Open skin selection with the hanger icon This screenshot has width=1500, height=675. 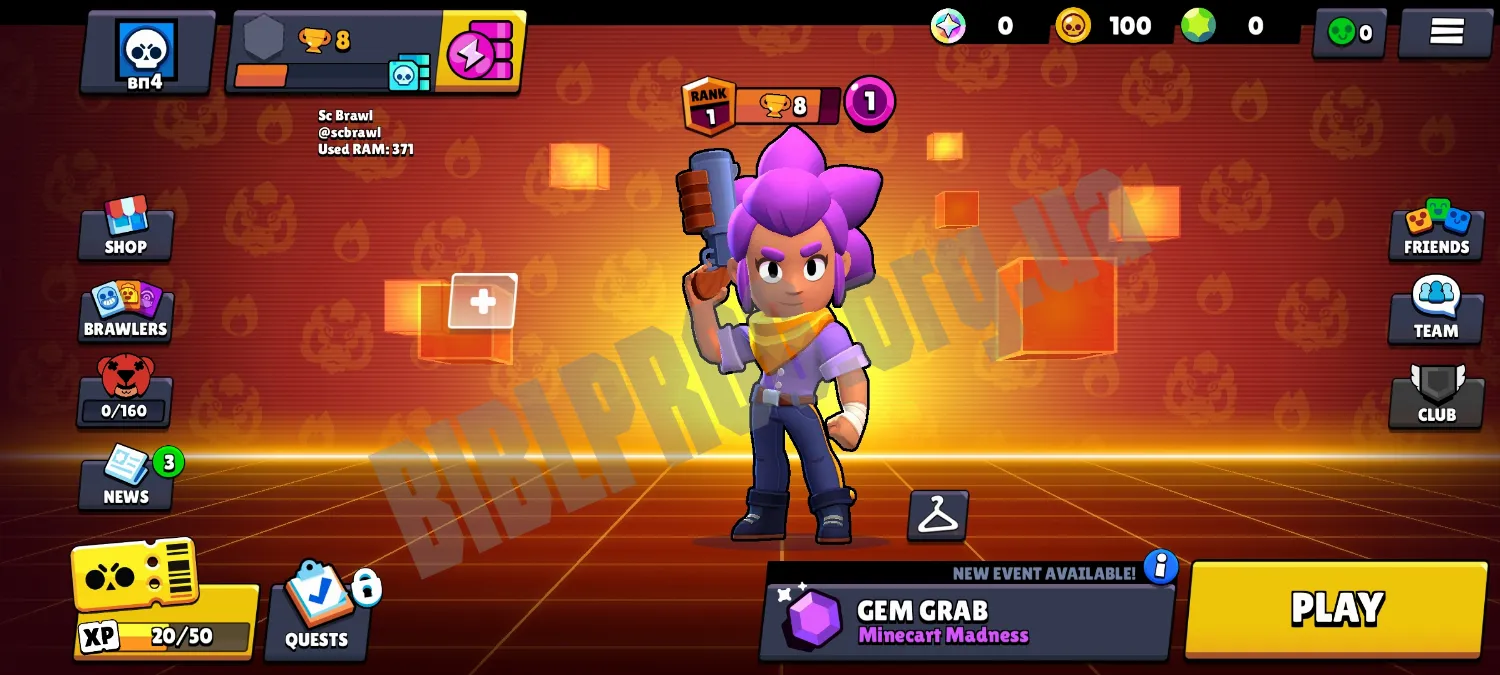[937, 515]
